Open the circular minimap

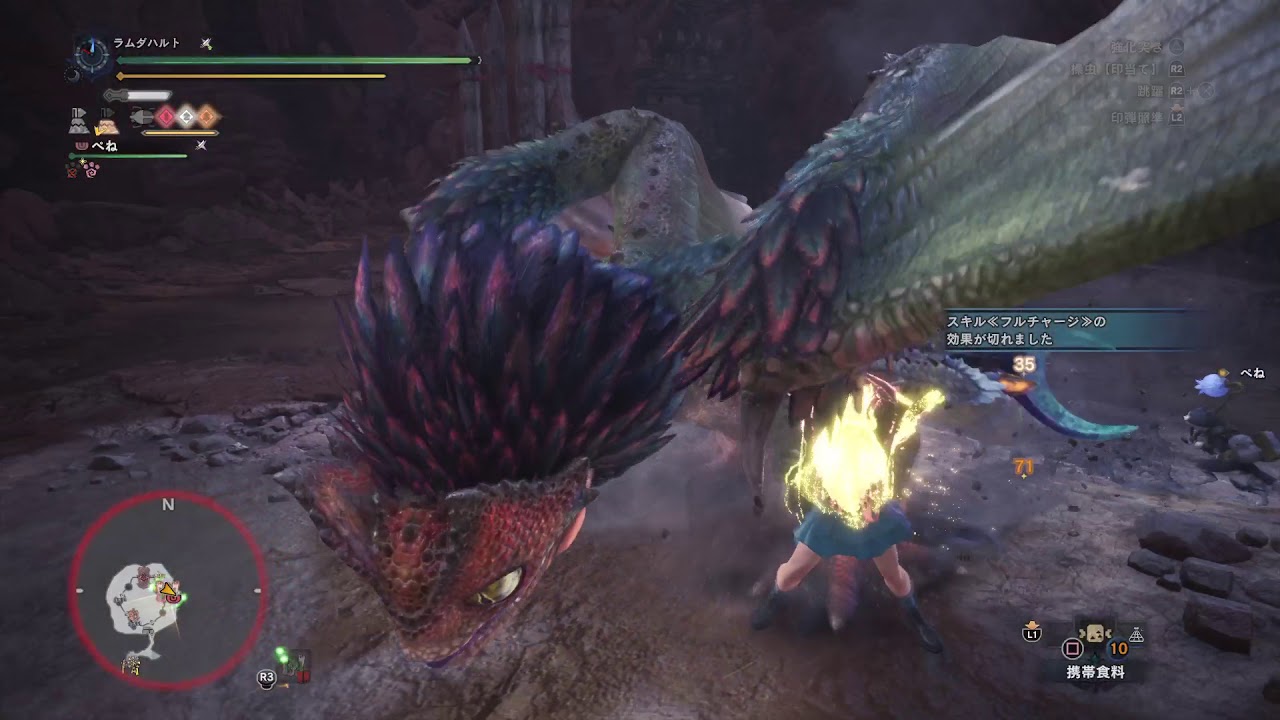(x=168, y=590)
